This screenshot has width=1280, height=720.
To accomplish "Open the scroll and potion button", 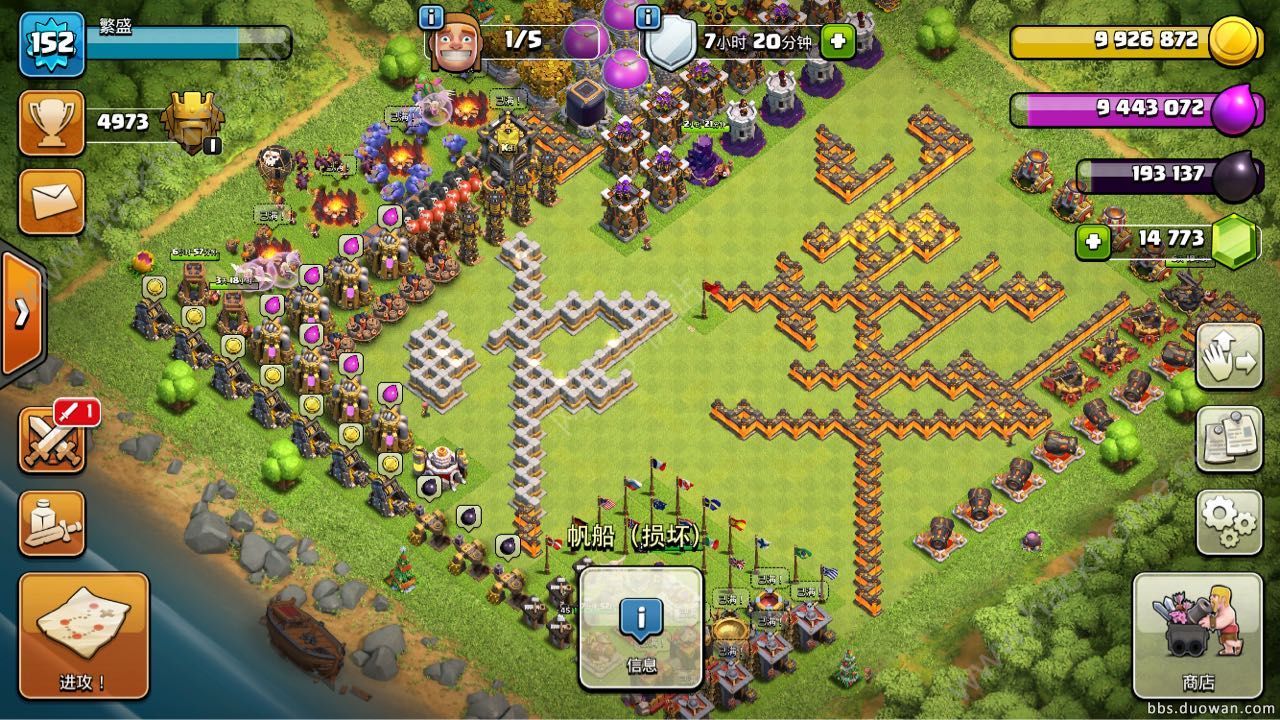I will coord(52,523).
